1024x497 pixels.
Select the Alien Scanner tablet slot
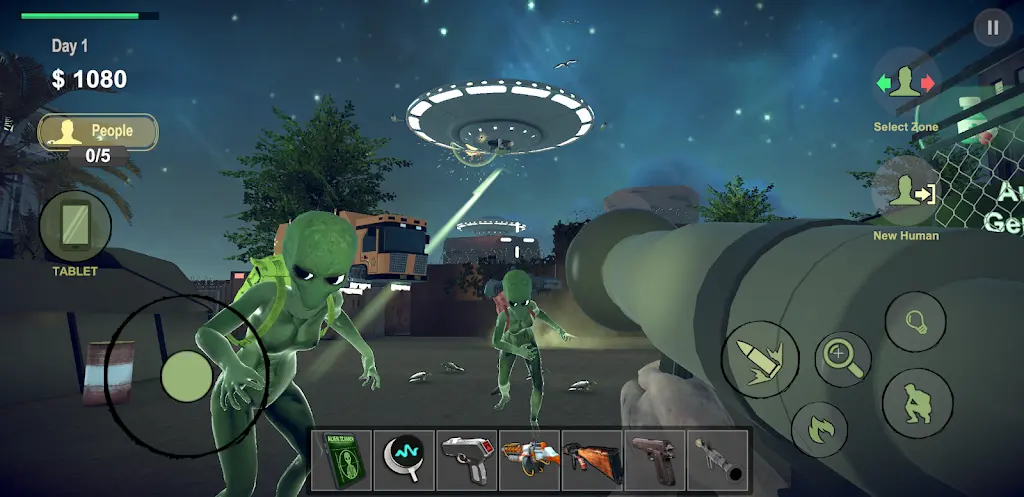click(x=342, y=460)
